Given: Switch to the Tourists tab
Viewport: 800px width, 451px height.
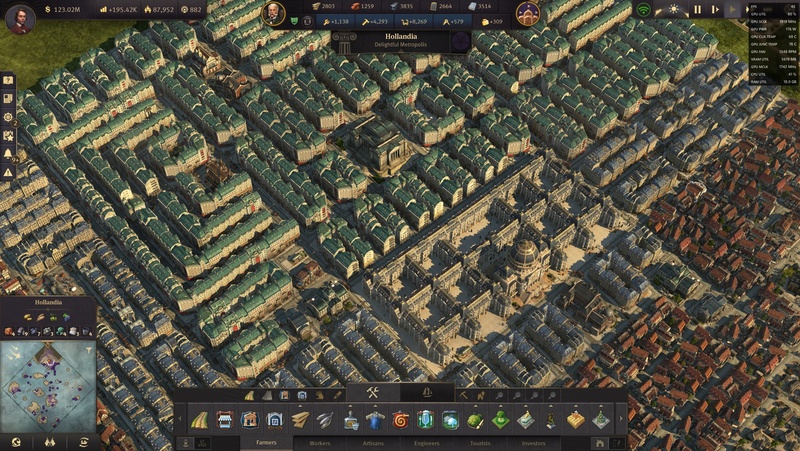Looking at the screenshot, I should point(480,441).
